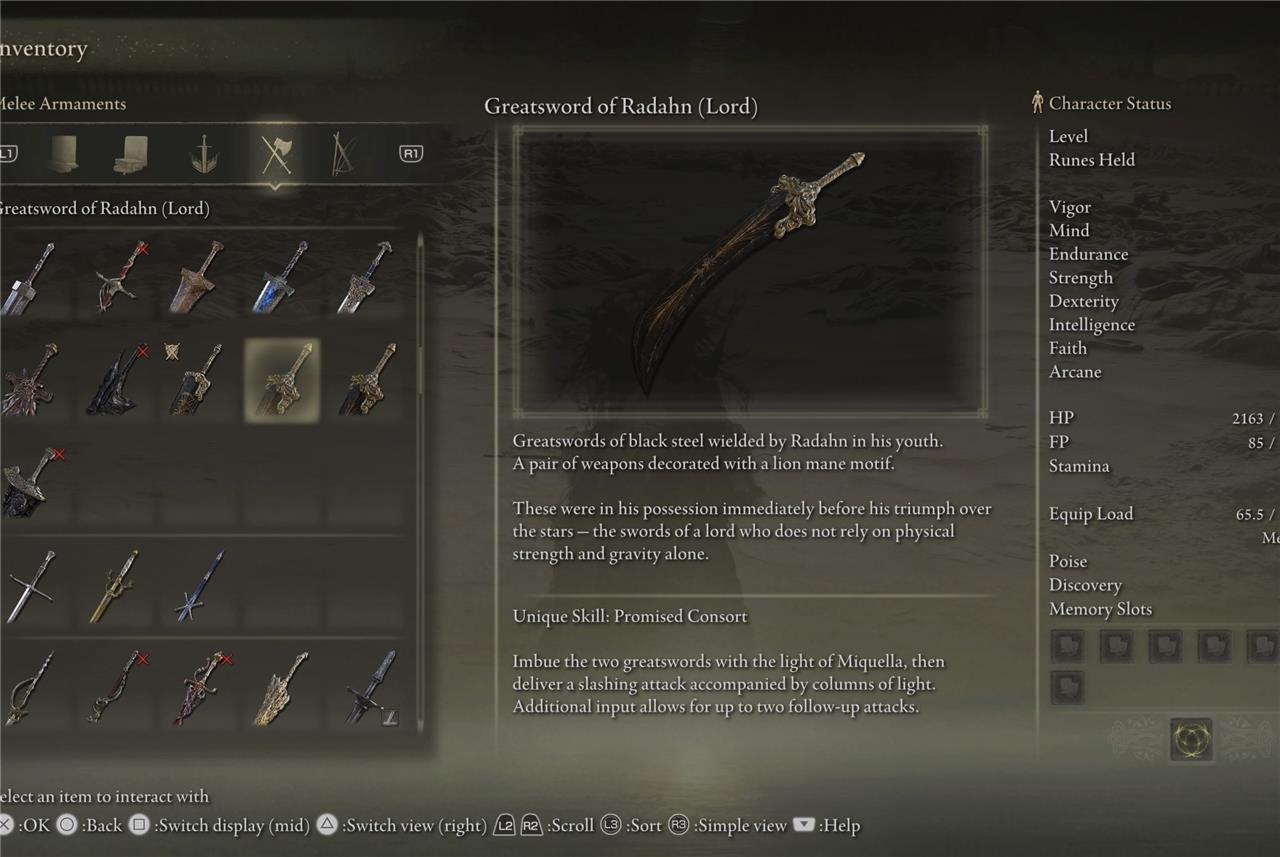
Task: Select the highlighted Greatsword of Radahn (Lord)
Action: coord(283,379)
